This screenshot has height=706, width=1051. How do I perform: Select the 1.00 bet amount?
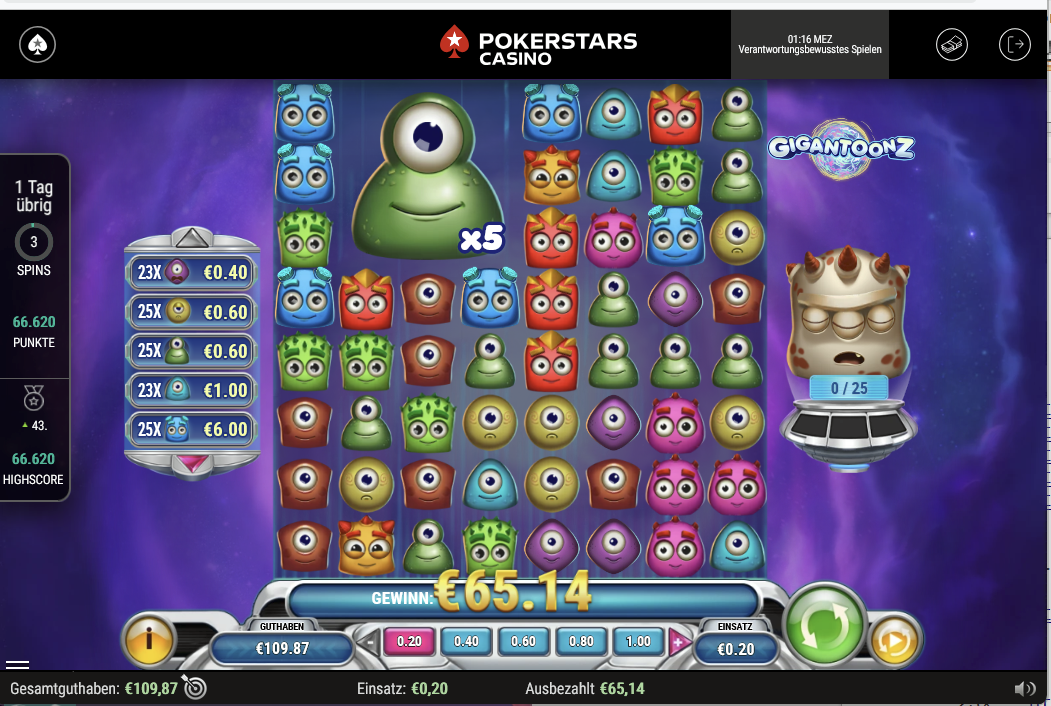(638, 642)
